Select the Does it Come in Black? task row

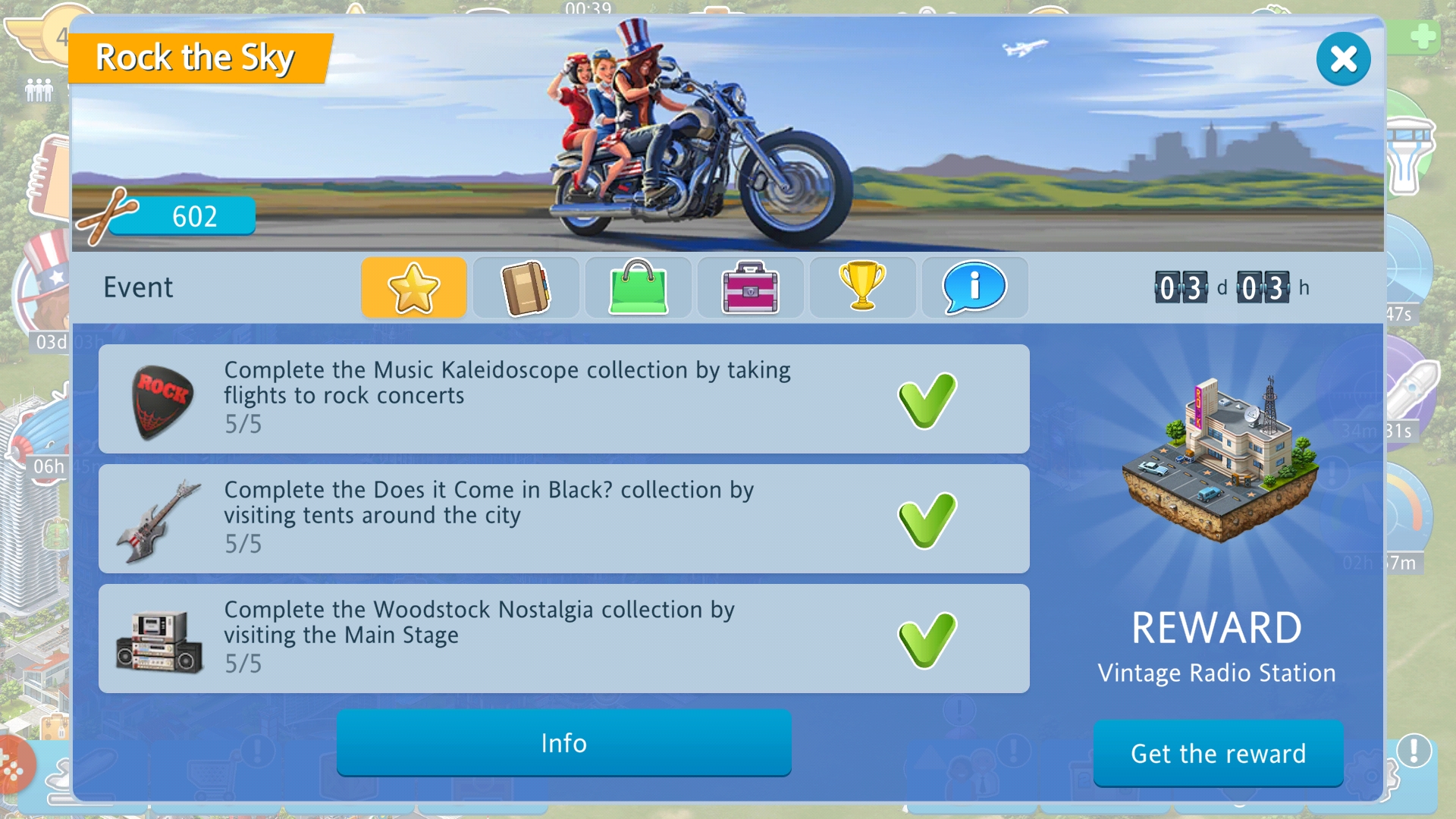click(563, 519)
